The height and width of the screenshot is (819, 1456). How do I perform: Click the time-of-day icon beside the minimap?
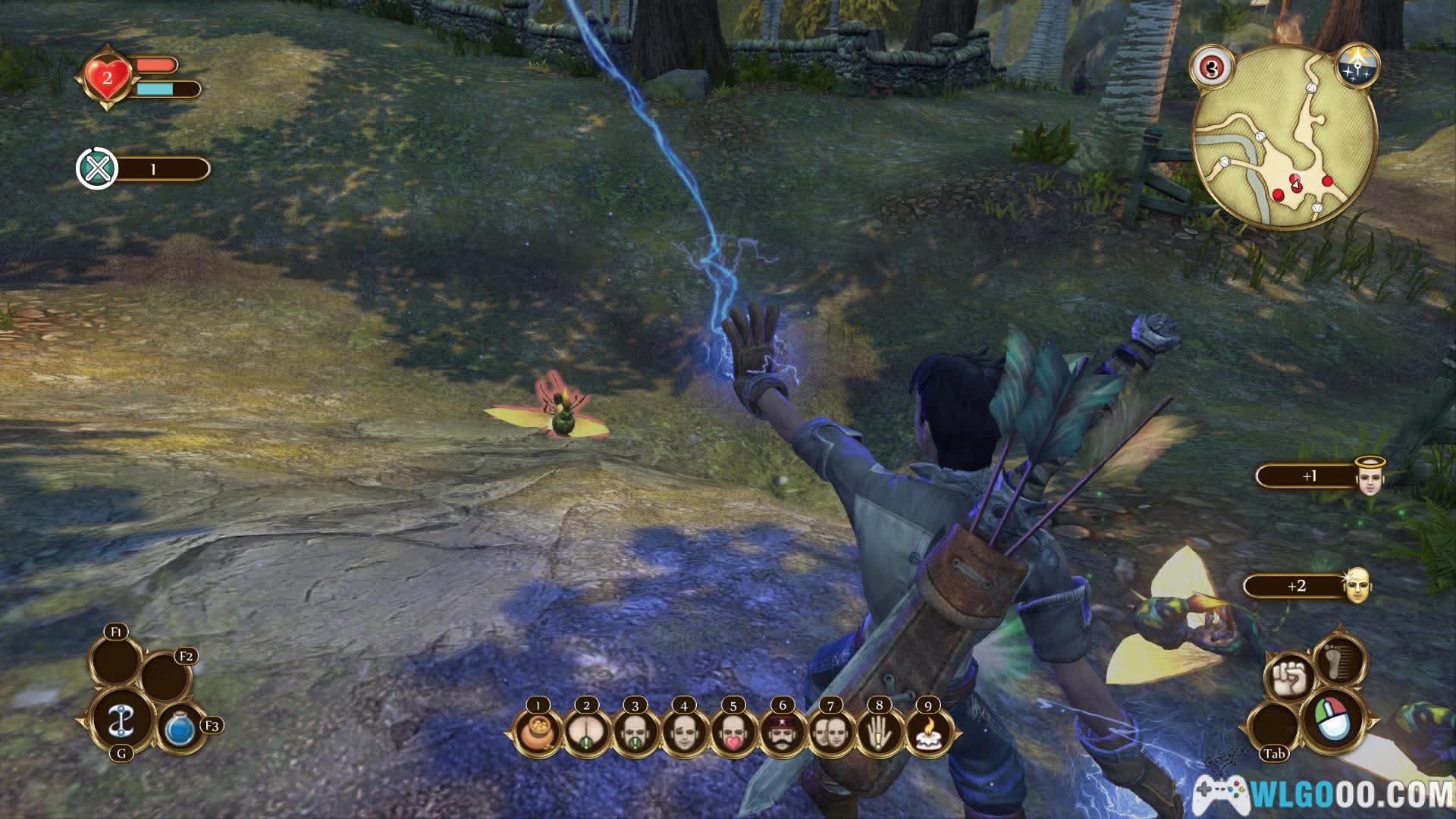1357,65
